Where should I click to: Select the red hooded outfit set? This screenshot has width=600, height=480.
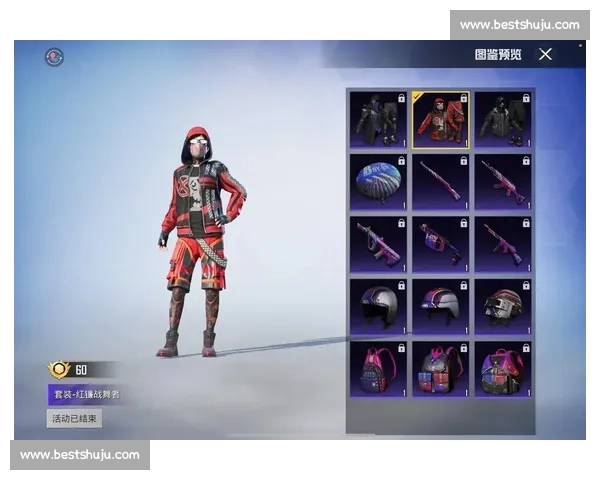(440, 120)
